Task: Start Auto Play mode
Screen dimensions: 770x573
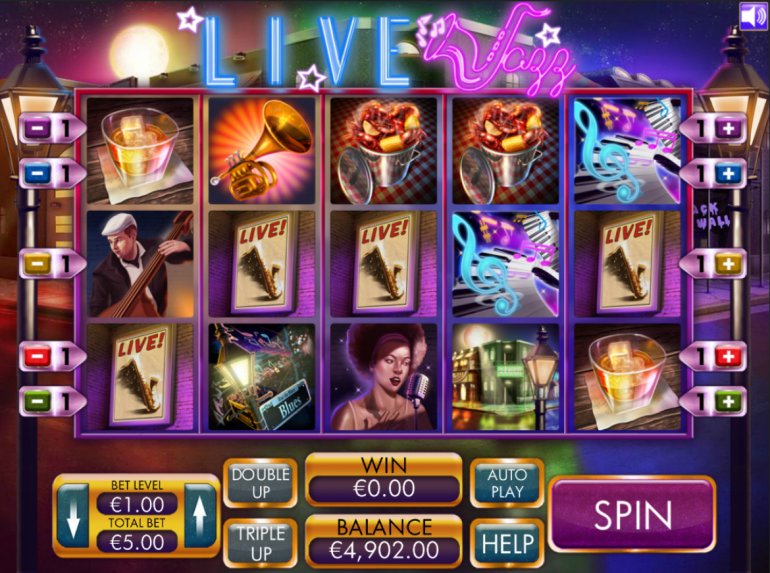Action: [x=507, y=484]
